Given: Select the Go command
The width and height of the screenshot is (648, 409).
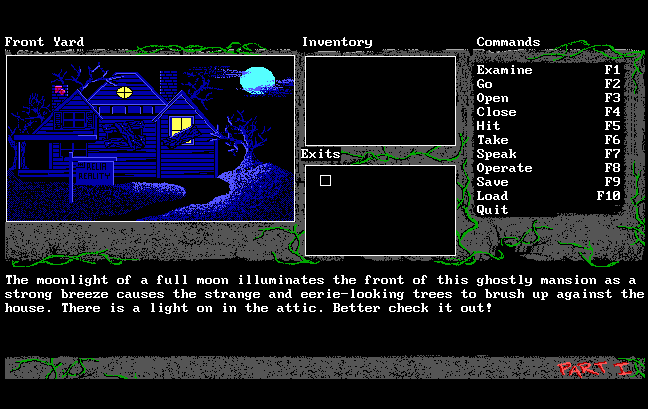Looking at the screenshot, I should pyautogui.click(x=485, y=85).
